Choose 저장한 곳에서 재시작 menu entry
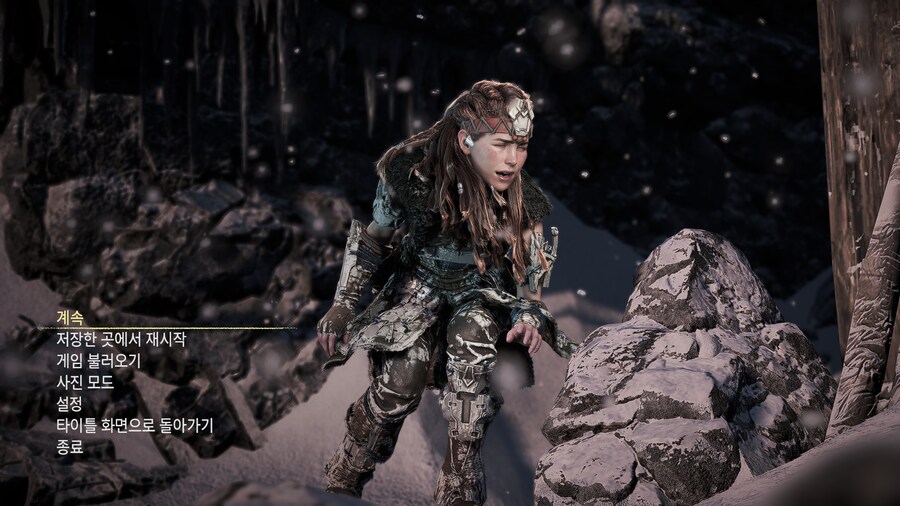The image size is (900, 506). (x=121, y=340)
